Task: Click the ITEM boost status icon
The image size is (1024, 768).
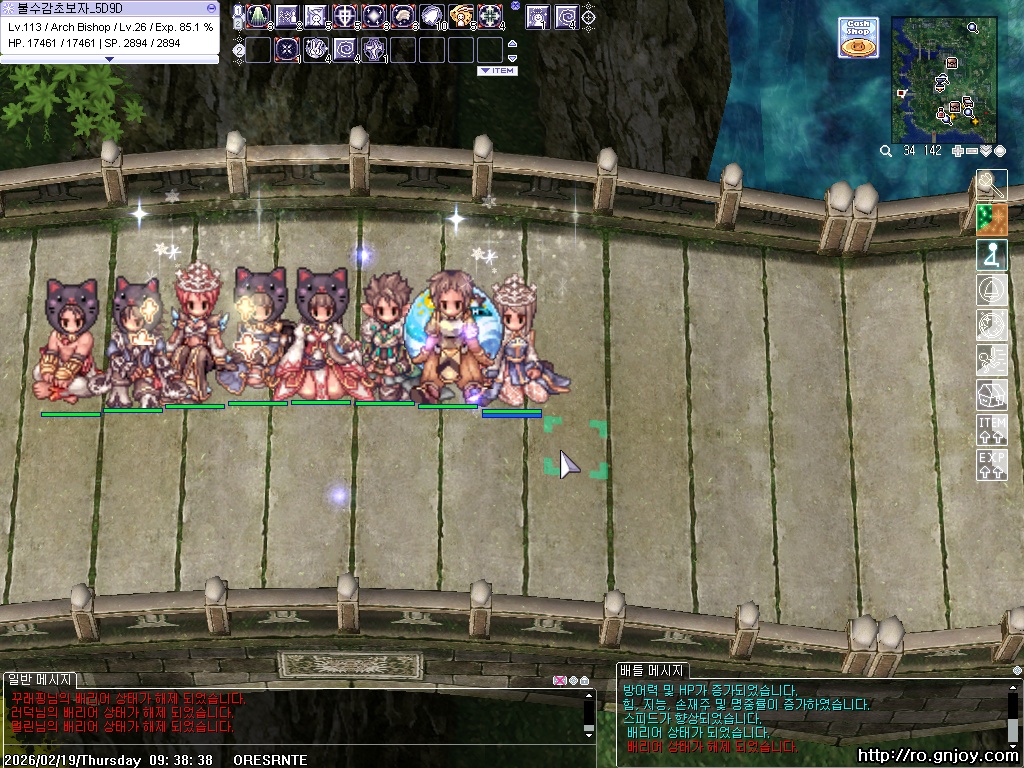Action: pos(991,430)
